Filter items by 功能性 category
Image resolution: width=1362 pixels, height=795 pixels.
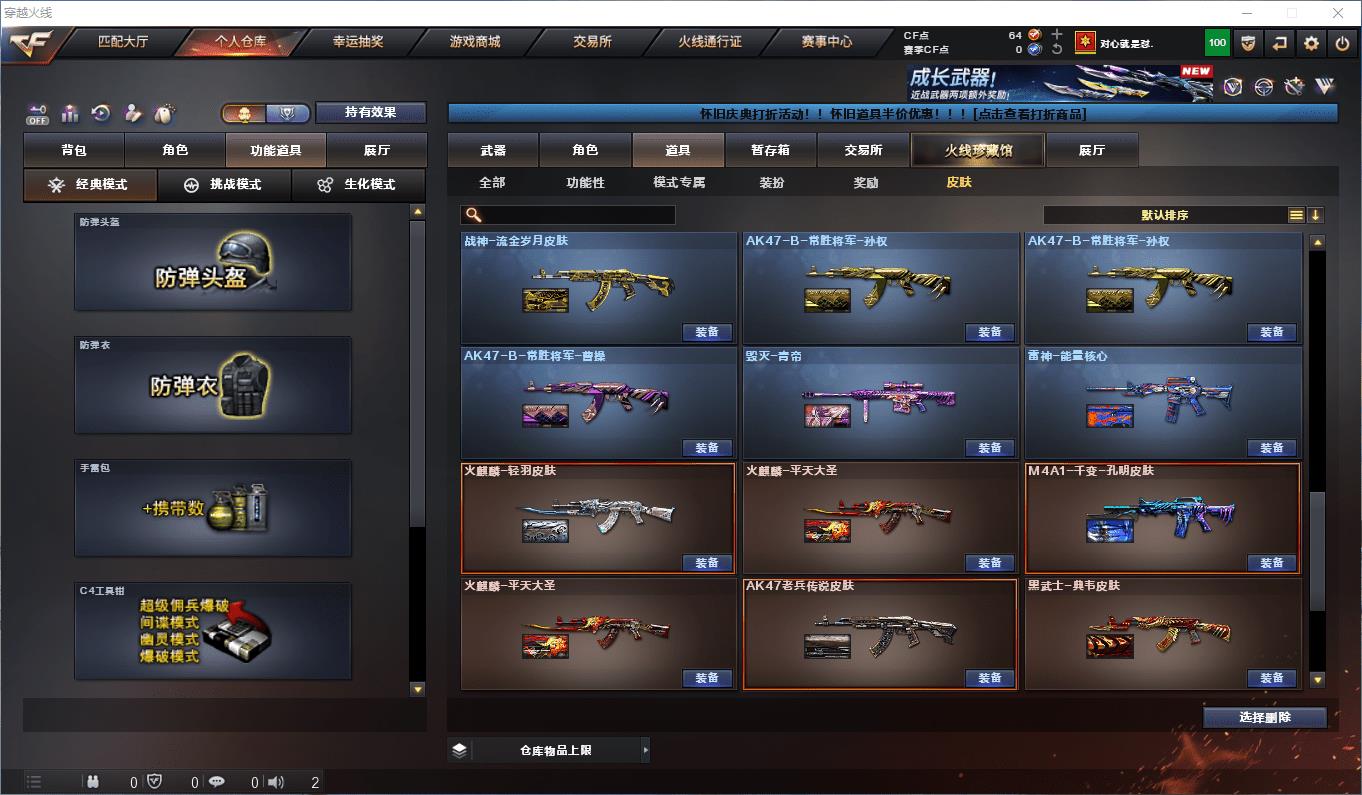point(585,182)
